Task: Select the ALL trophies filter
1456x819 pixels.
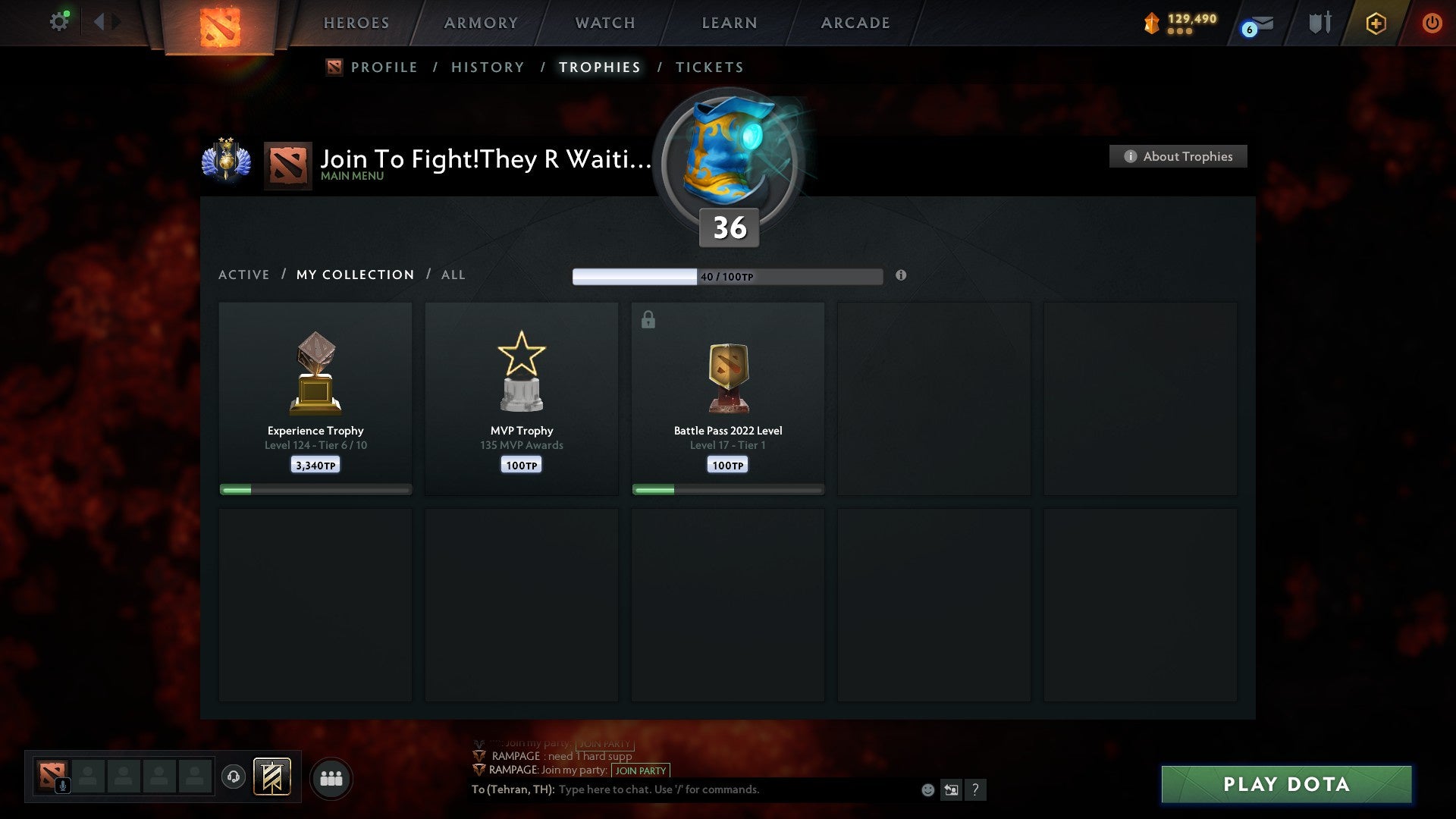Action: tap(453, 275)
